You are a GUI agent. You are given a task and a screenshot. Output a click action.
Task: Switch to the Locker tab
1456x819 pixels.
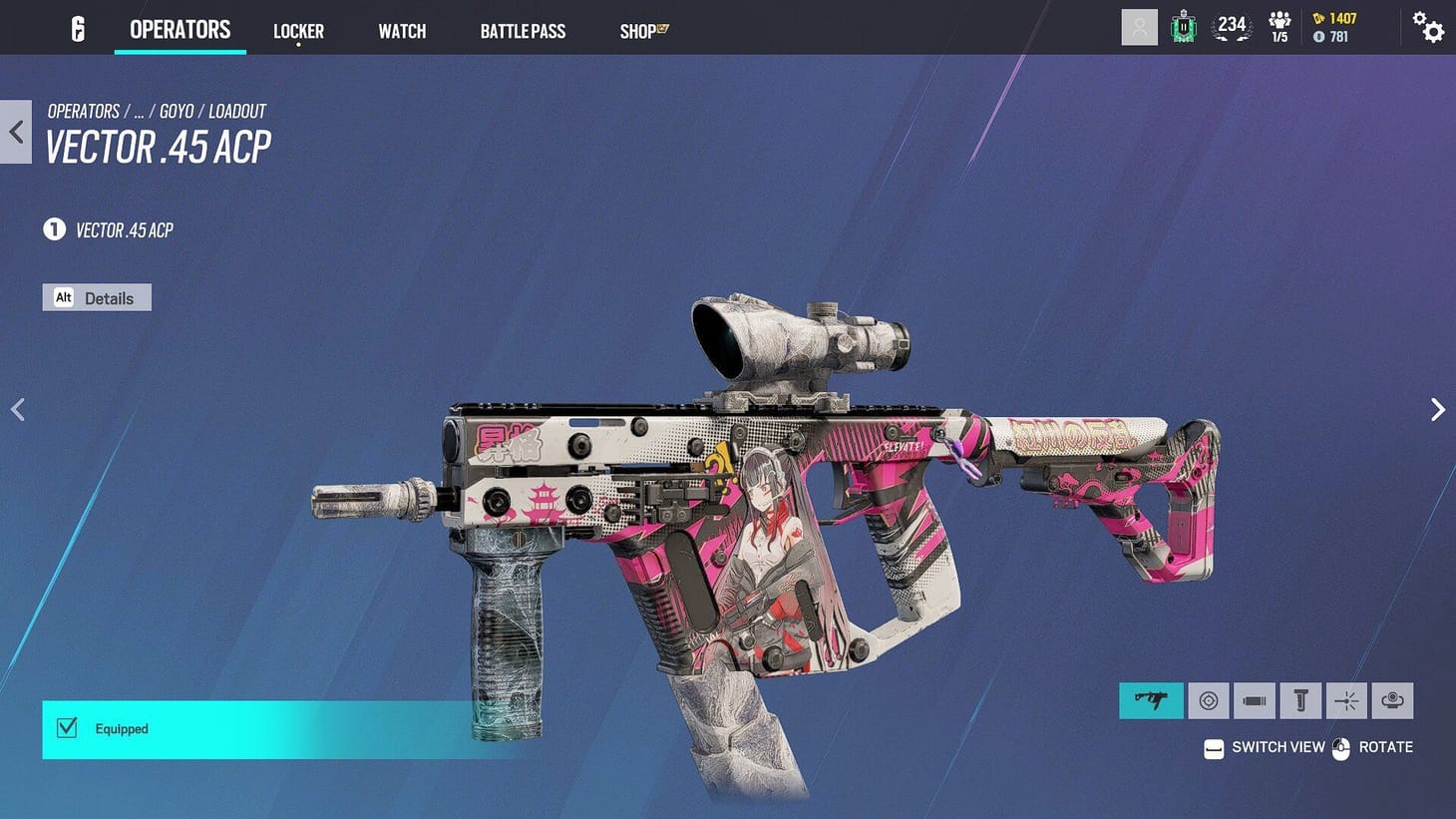tap(298, 31)
